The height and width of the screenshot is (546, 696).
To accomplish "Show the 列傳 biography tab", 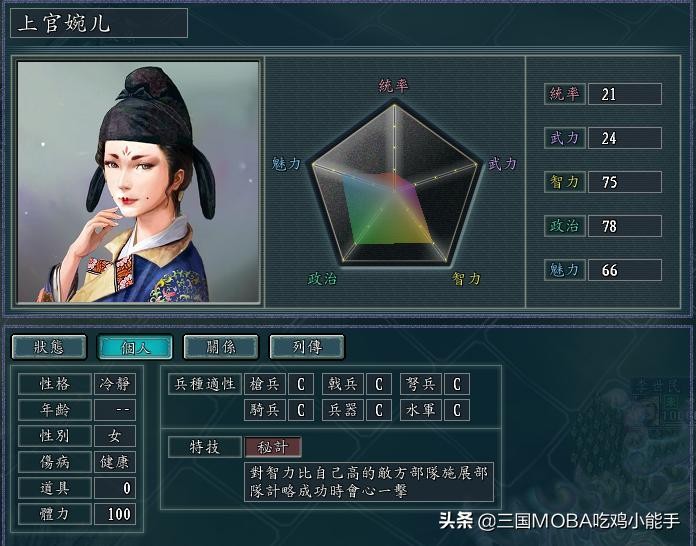I will (307, 347).
